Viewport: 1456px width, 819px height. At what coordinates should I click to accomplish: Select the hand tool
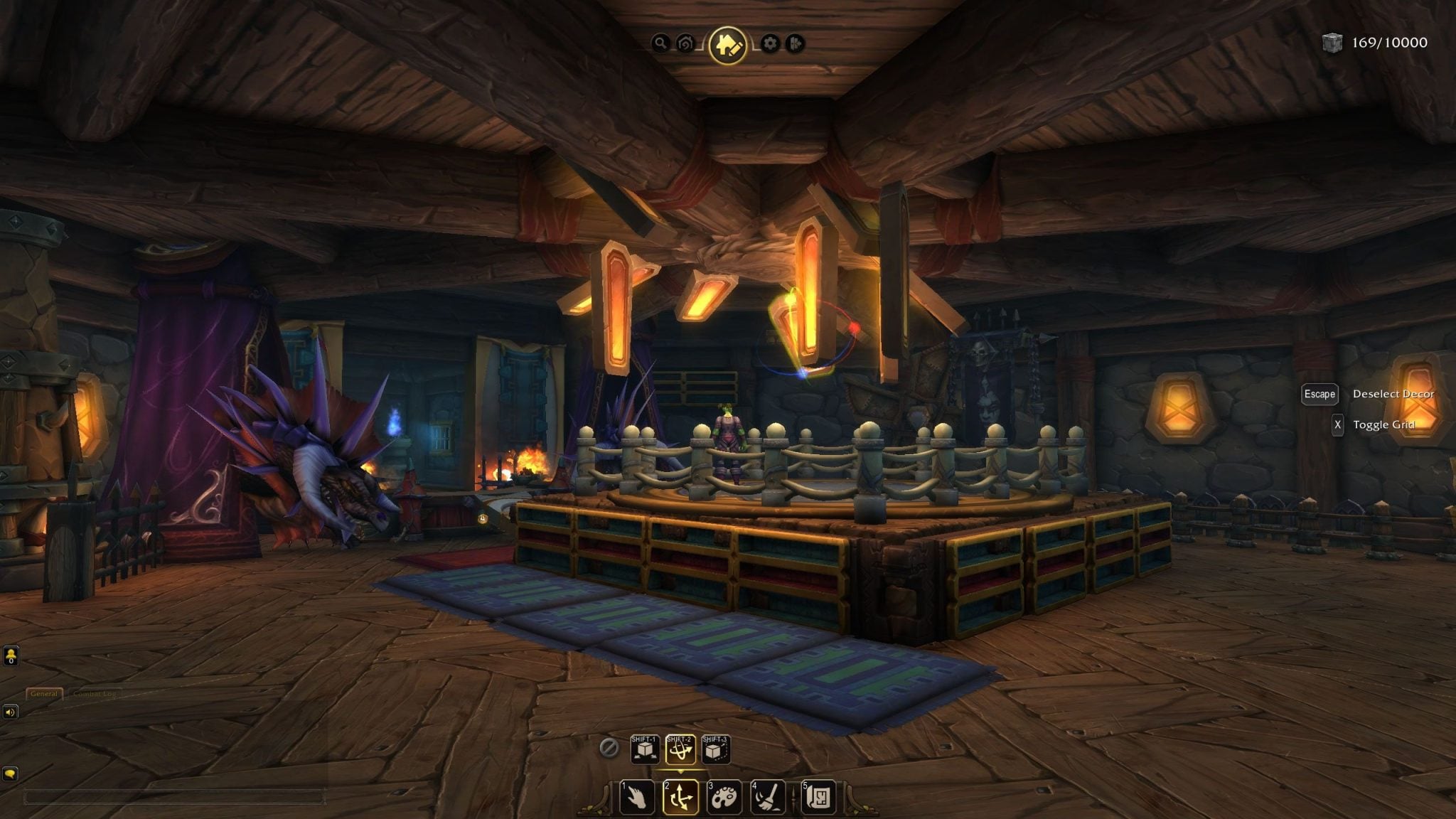[x=636, y=797]
